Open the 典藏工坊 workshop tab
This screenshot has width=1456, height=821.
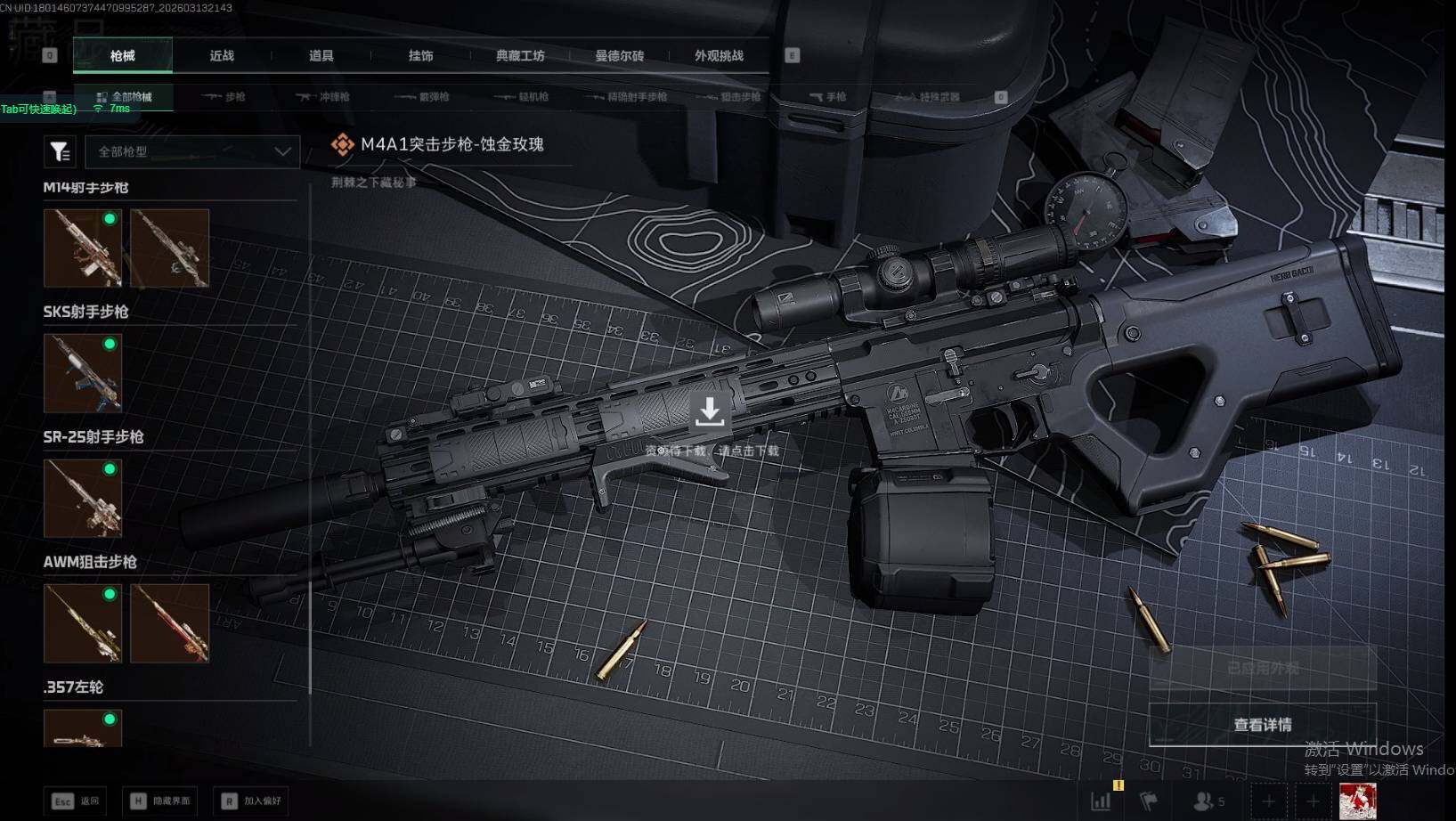tap(520, 56)
